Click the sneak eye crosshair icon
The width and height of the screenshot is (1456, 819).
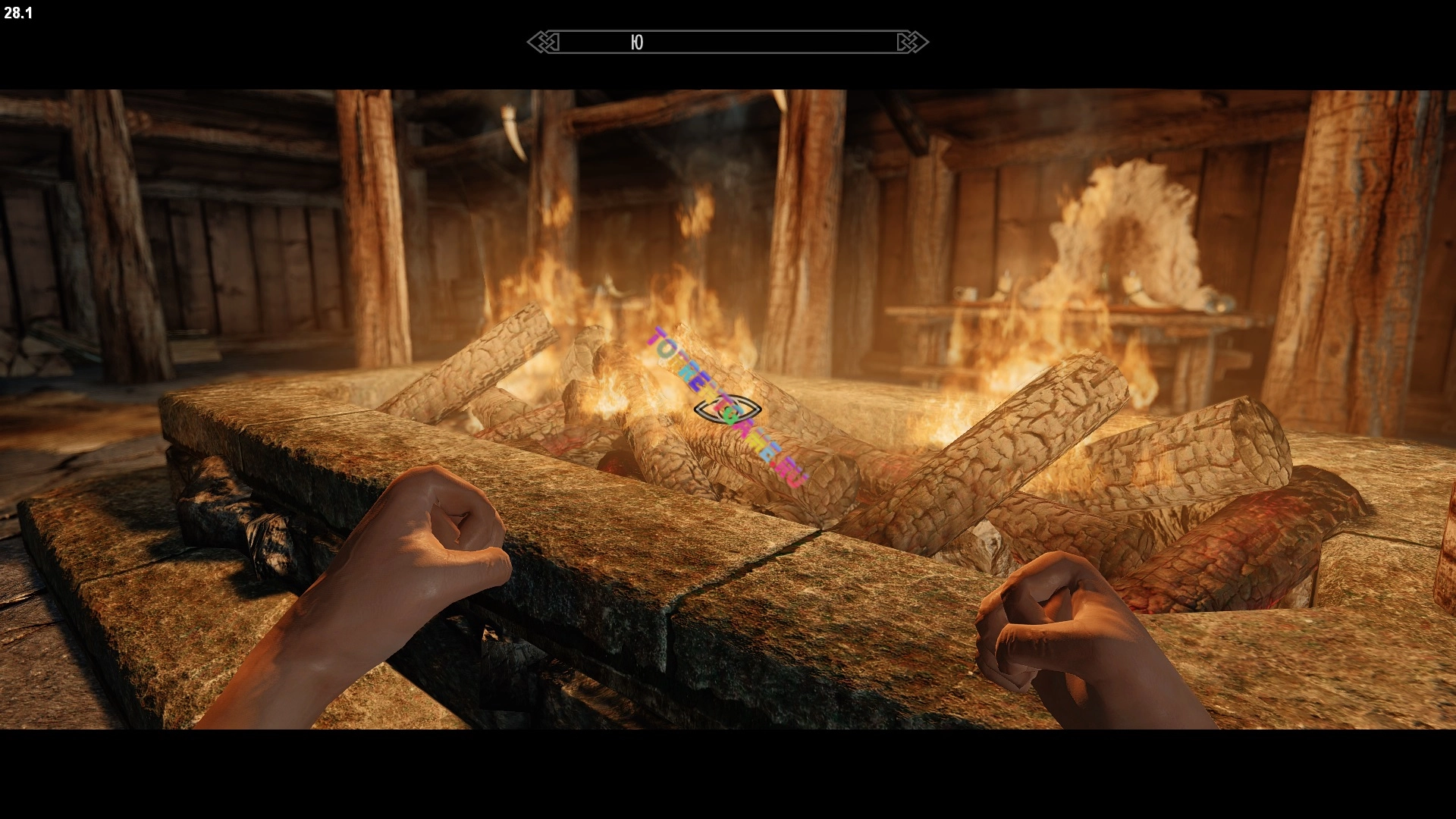pyautogui.click(x=727, y=409)
